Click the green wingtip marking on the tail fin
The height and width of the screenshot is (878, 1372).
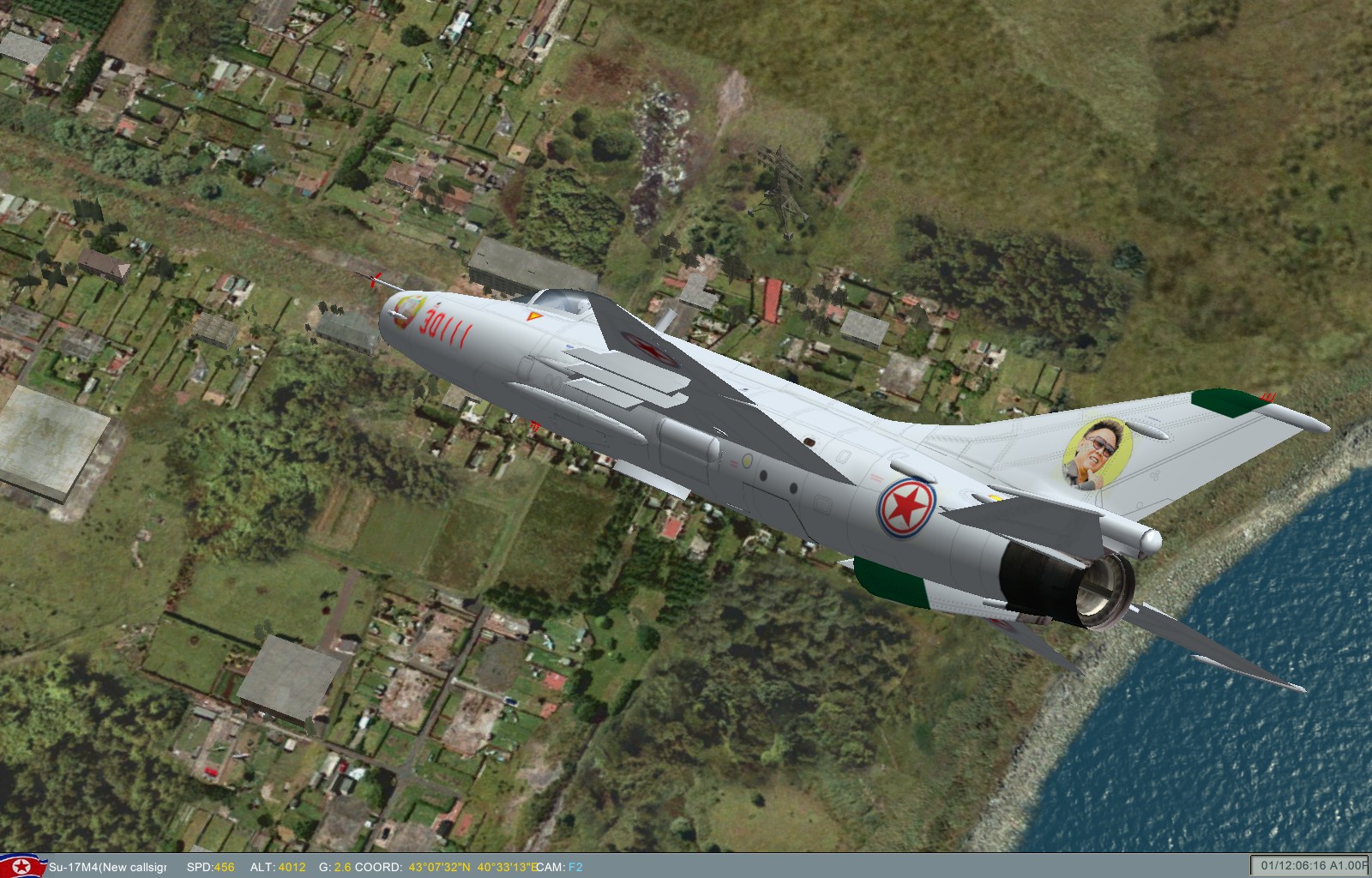click(1225, 402)
